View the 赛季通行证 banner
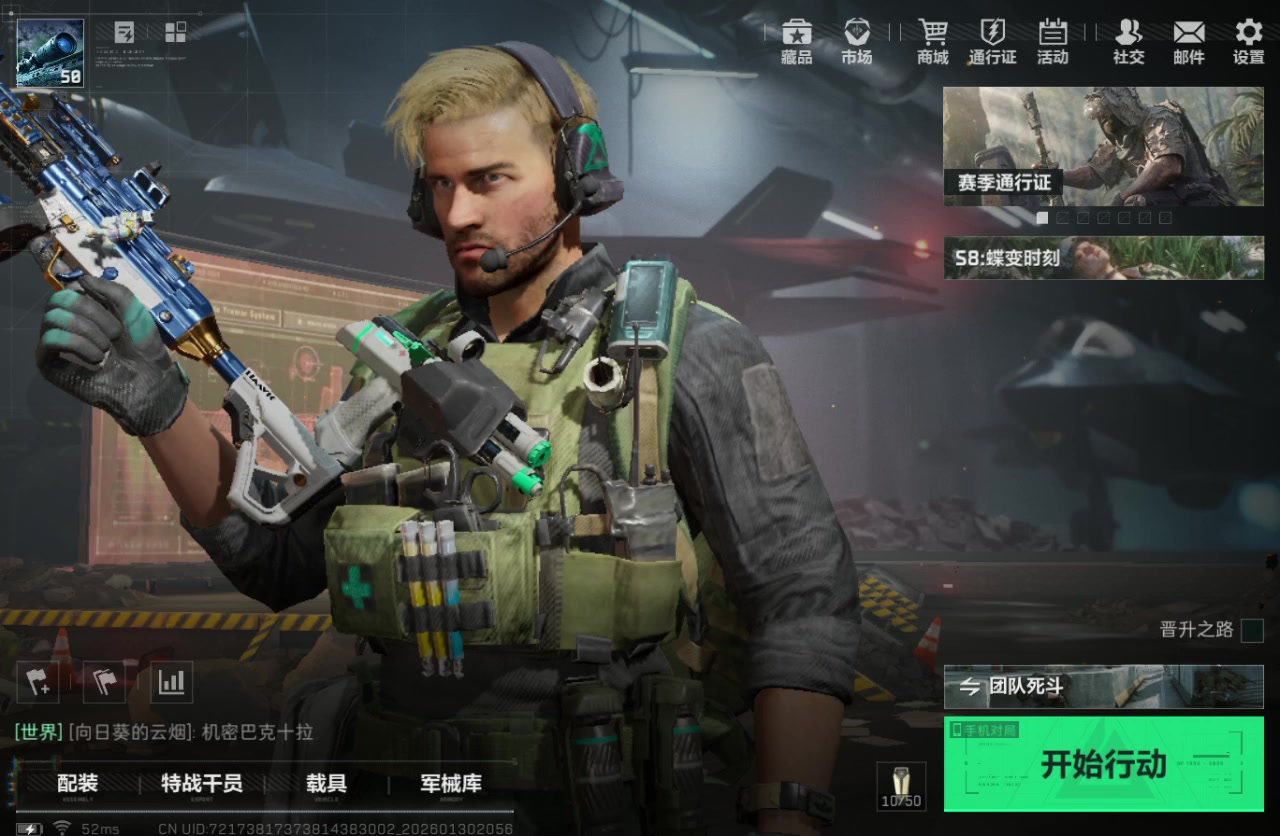 1103,147
